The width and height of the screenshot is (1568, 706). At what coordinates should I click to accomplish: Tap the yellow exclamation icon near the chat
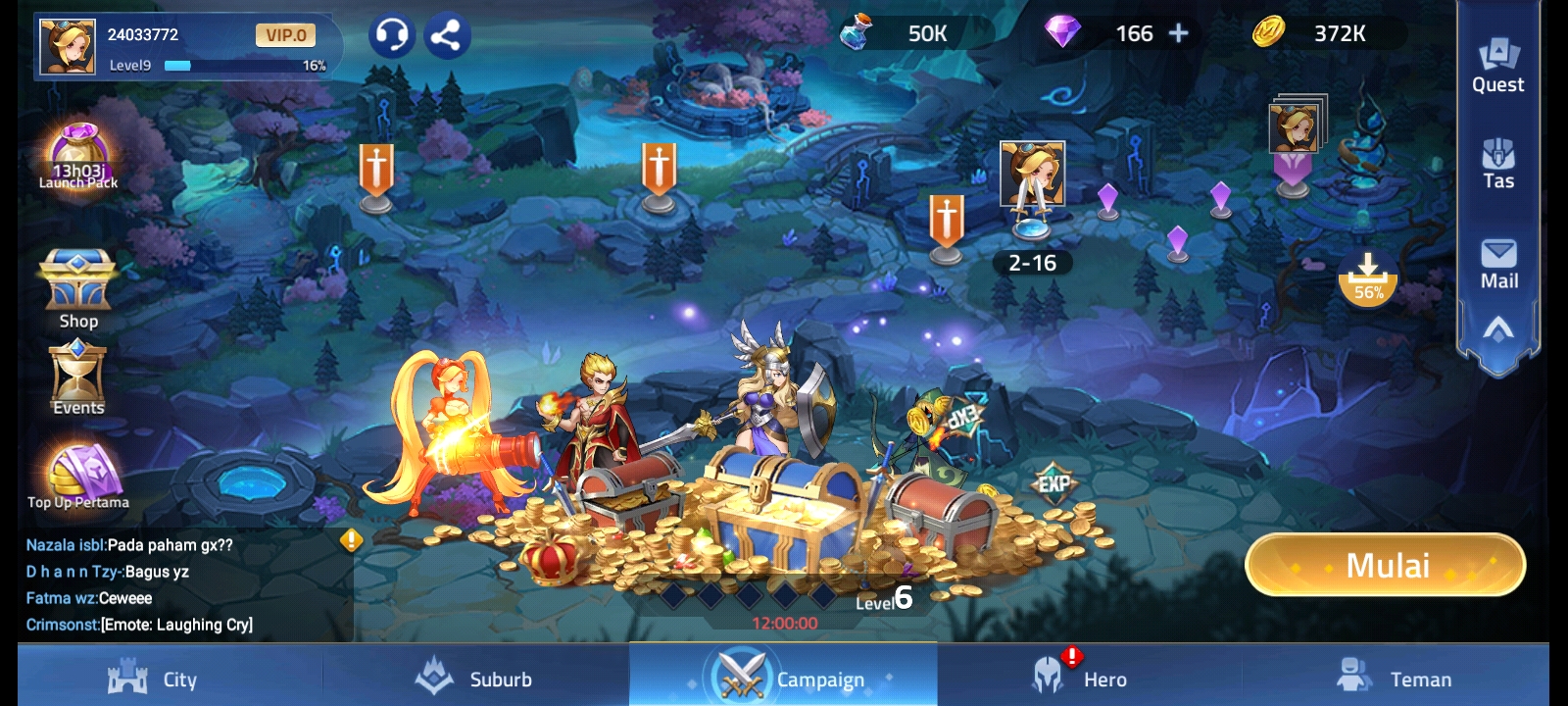(x=349, y=538)
